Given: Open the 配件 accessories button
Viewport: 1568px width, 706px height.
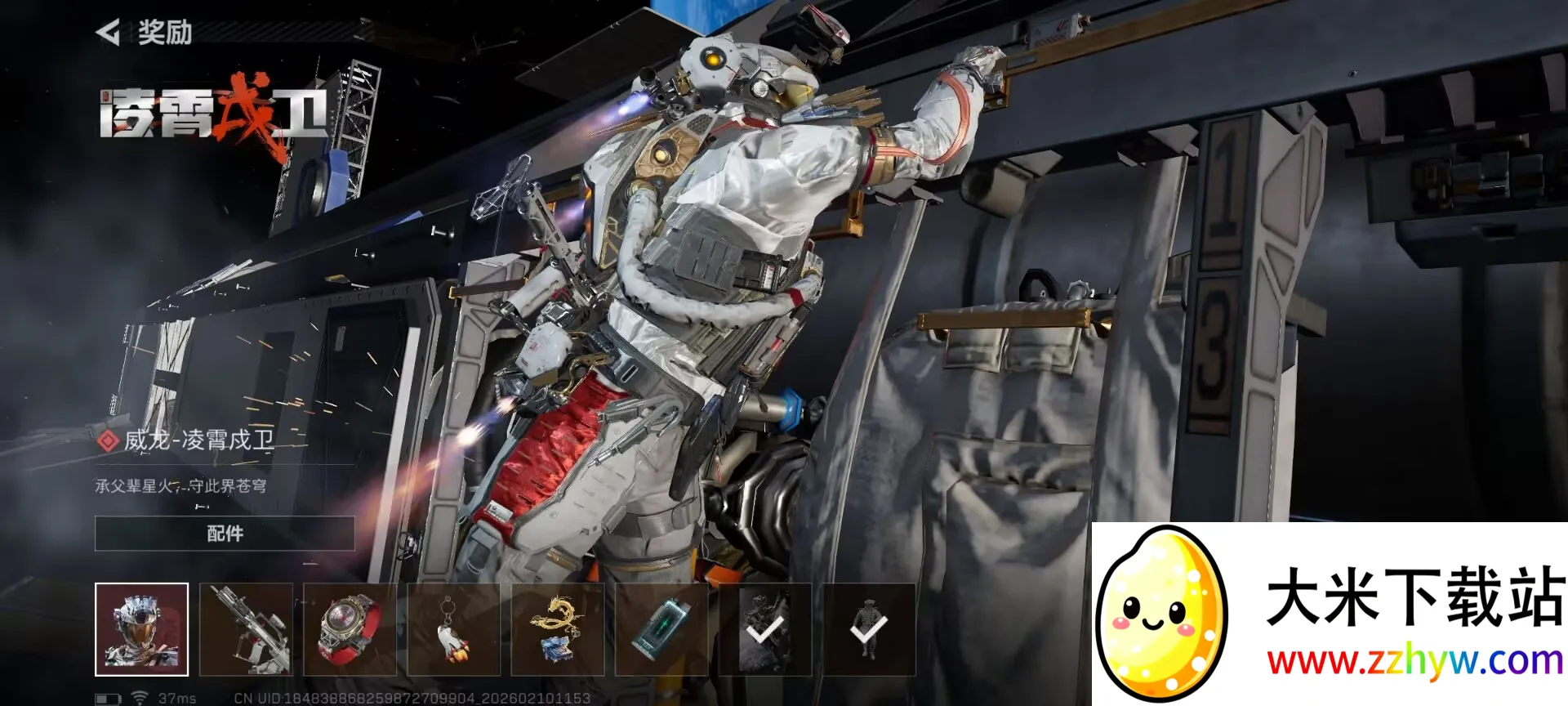Looking at the screenshot, I should pos(225,534).
